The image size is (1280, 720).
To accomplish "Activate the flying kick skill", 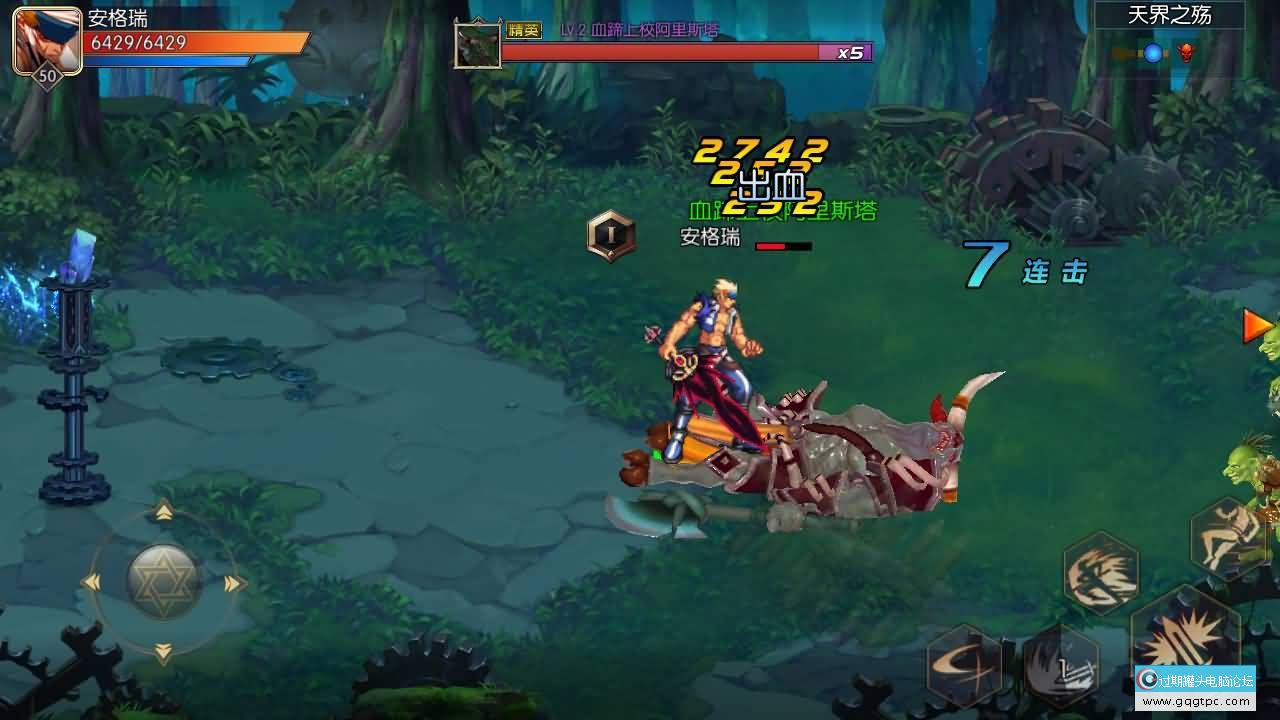I will (1227, 540).
